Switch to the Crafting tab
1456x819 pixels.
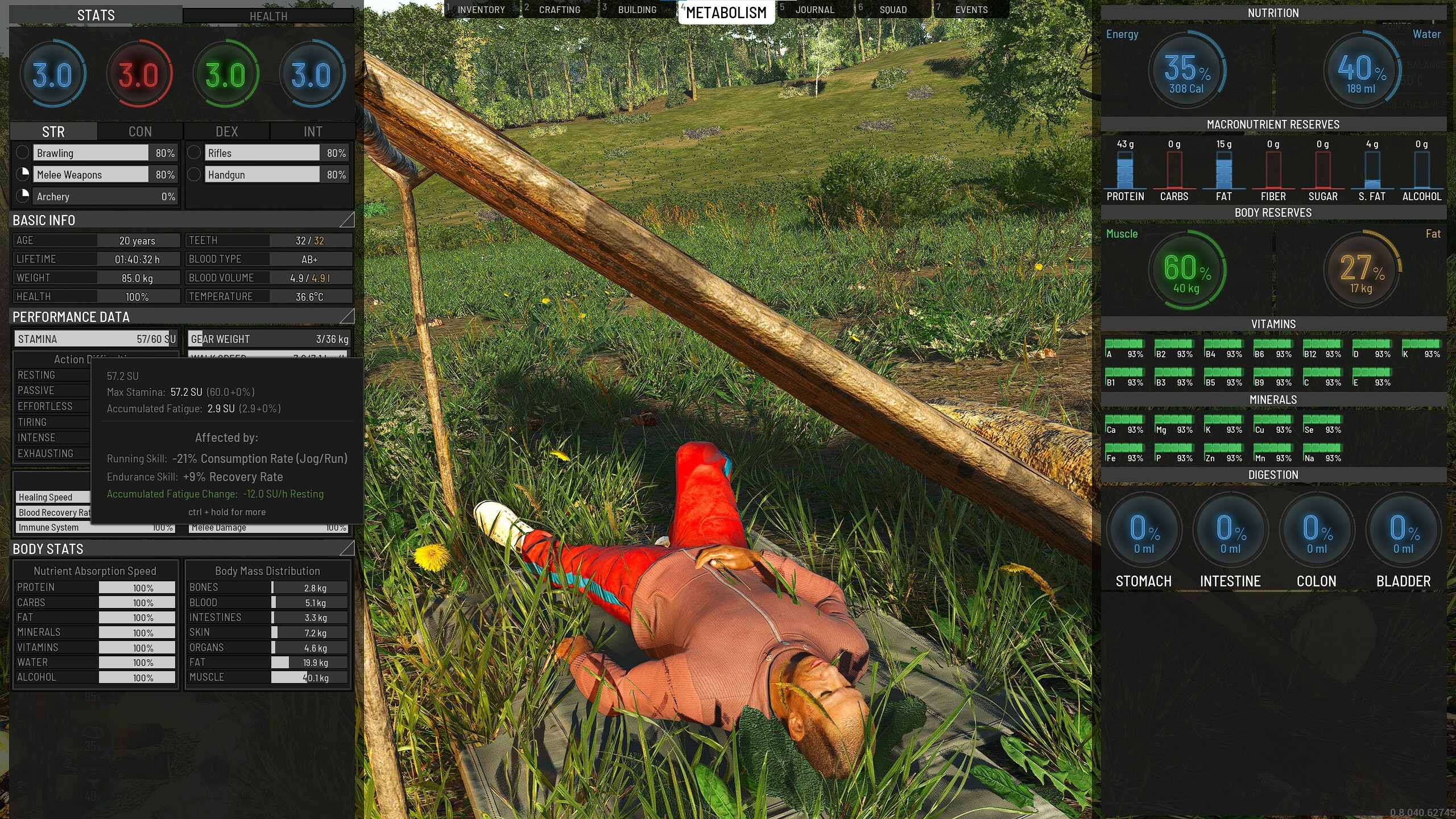(559, 10)
